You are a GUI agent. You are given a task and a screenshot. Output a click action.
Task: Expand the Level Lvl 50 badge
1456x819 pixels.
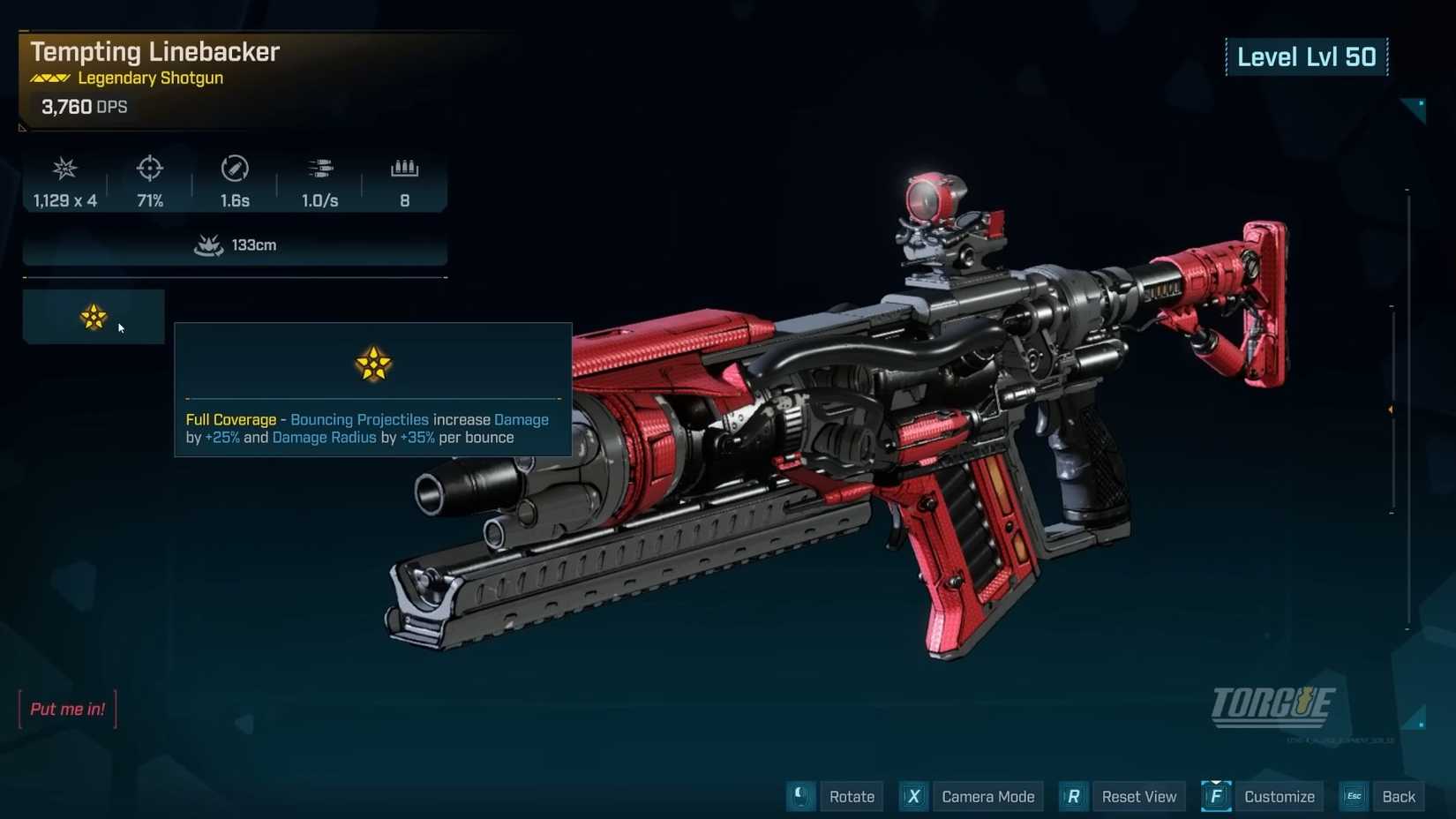[x=1307, y=56]
